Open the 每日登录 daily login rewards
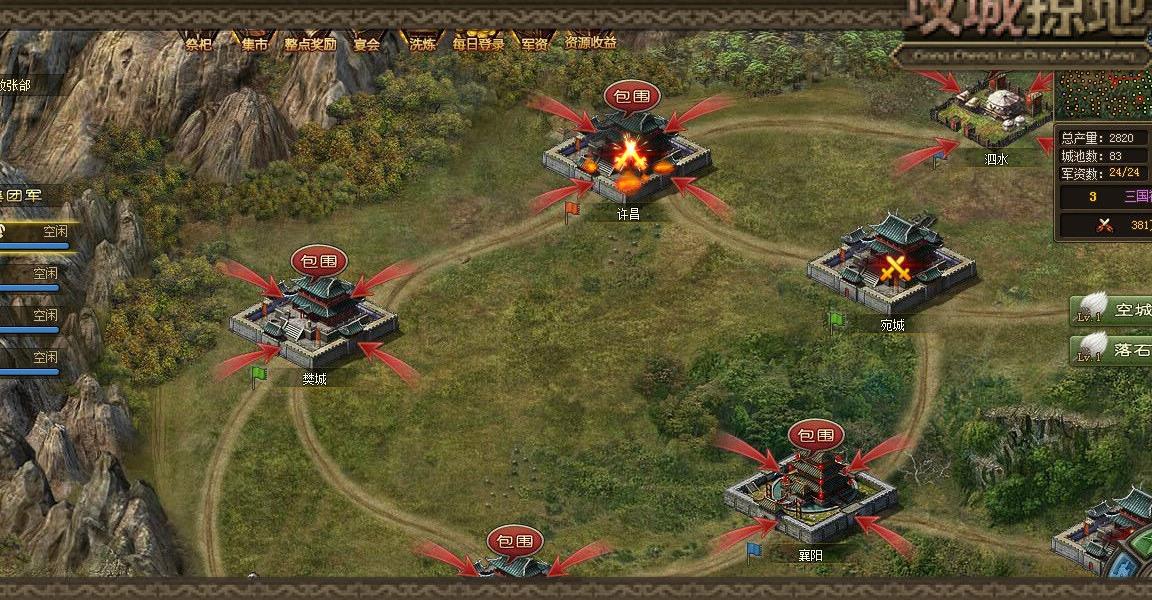1152x600 pixels. point(478,42)
